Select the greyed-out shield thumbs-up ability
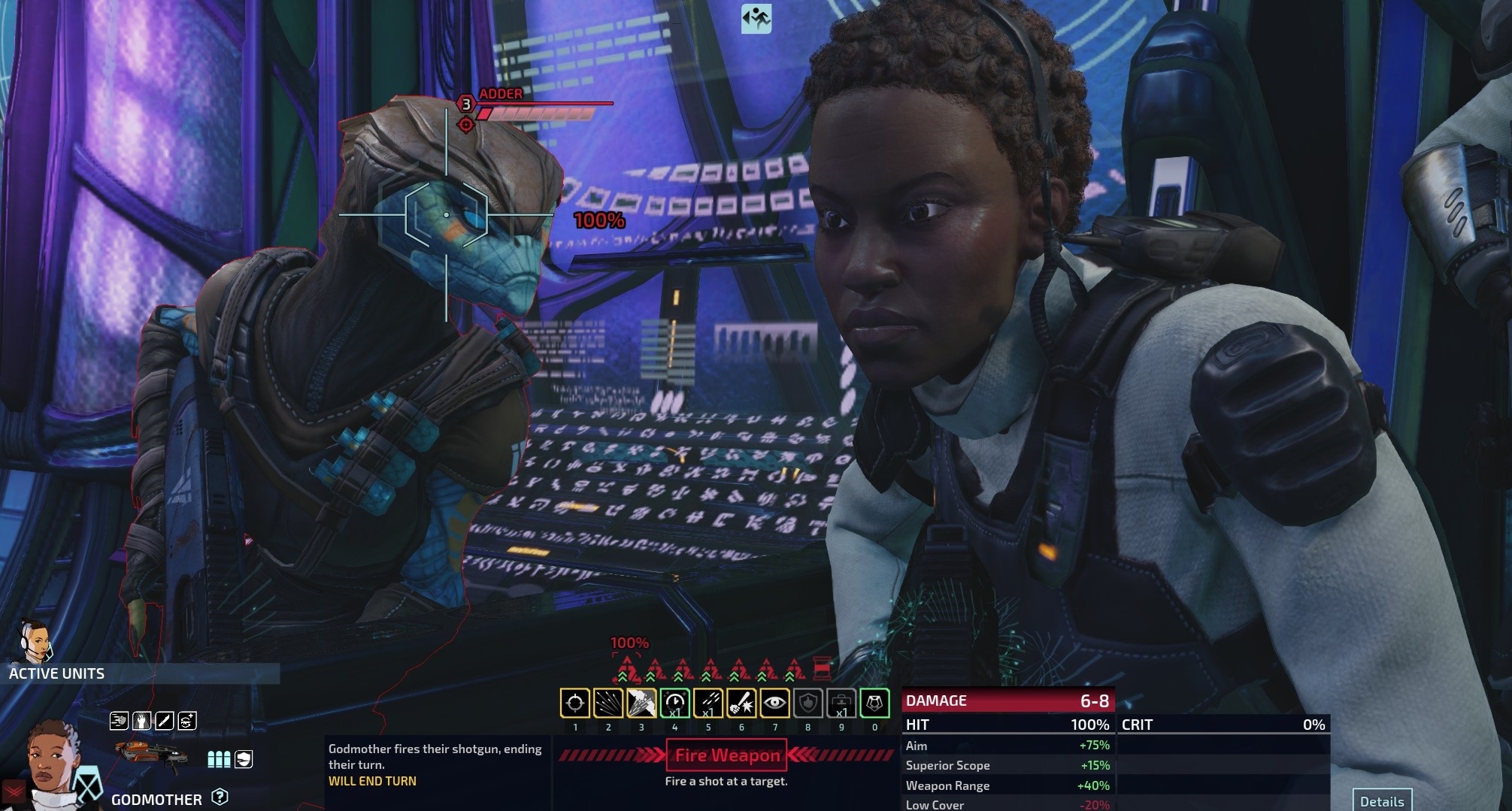 (808, 704)
